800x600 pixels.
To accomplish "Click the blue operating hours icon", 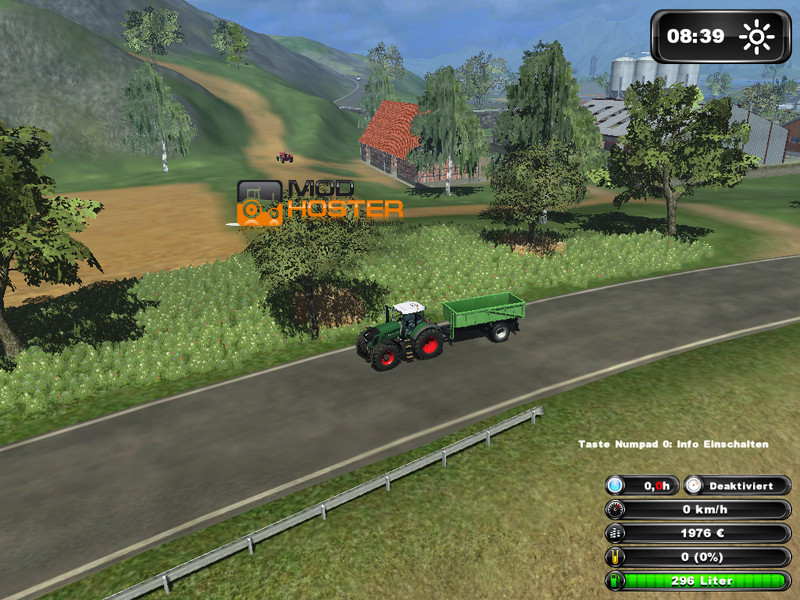I will (616, 485).
